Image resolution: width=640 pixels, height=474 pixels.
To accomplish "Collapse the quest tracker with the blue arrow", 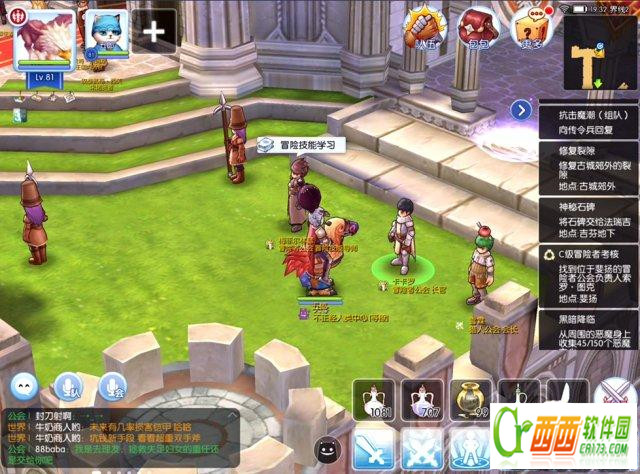I will click(x=520, y=110).
